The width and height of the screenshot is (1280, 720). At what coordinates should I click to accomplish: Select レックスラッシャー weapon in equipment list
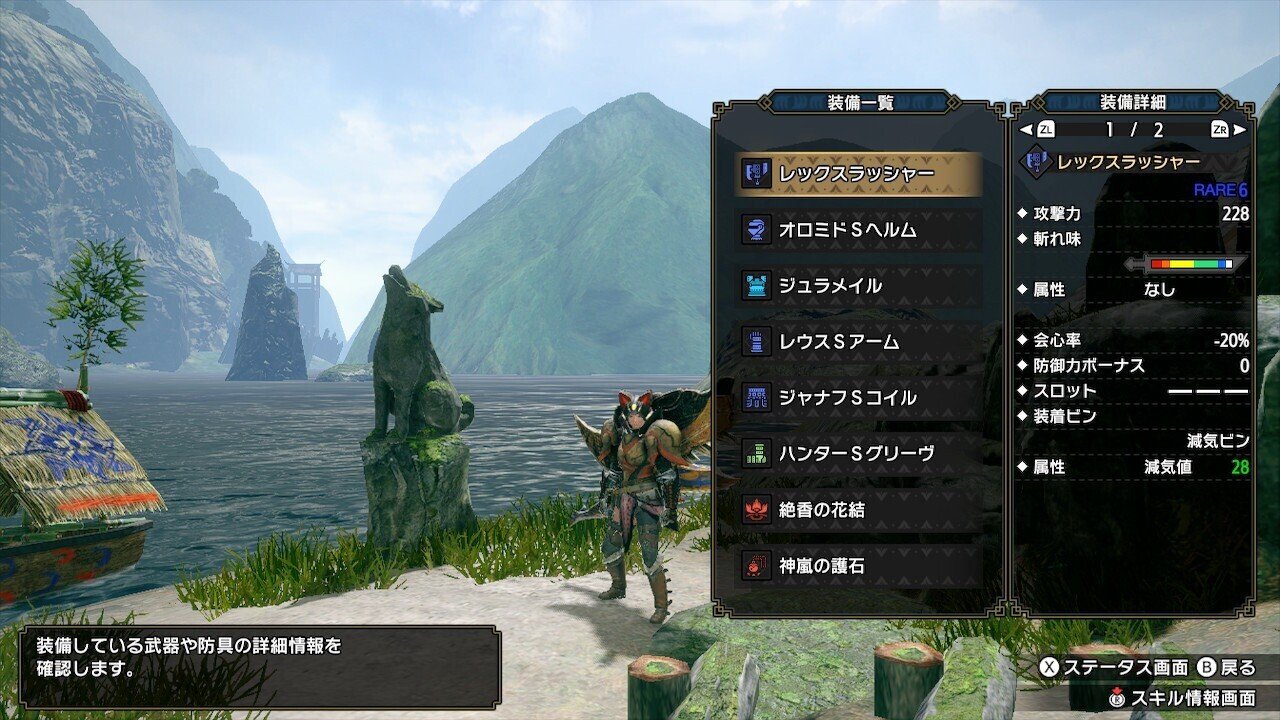click(858, 174)
